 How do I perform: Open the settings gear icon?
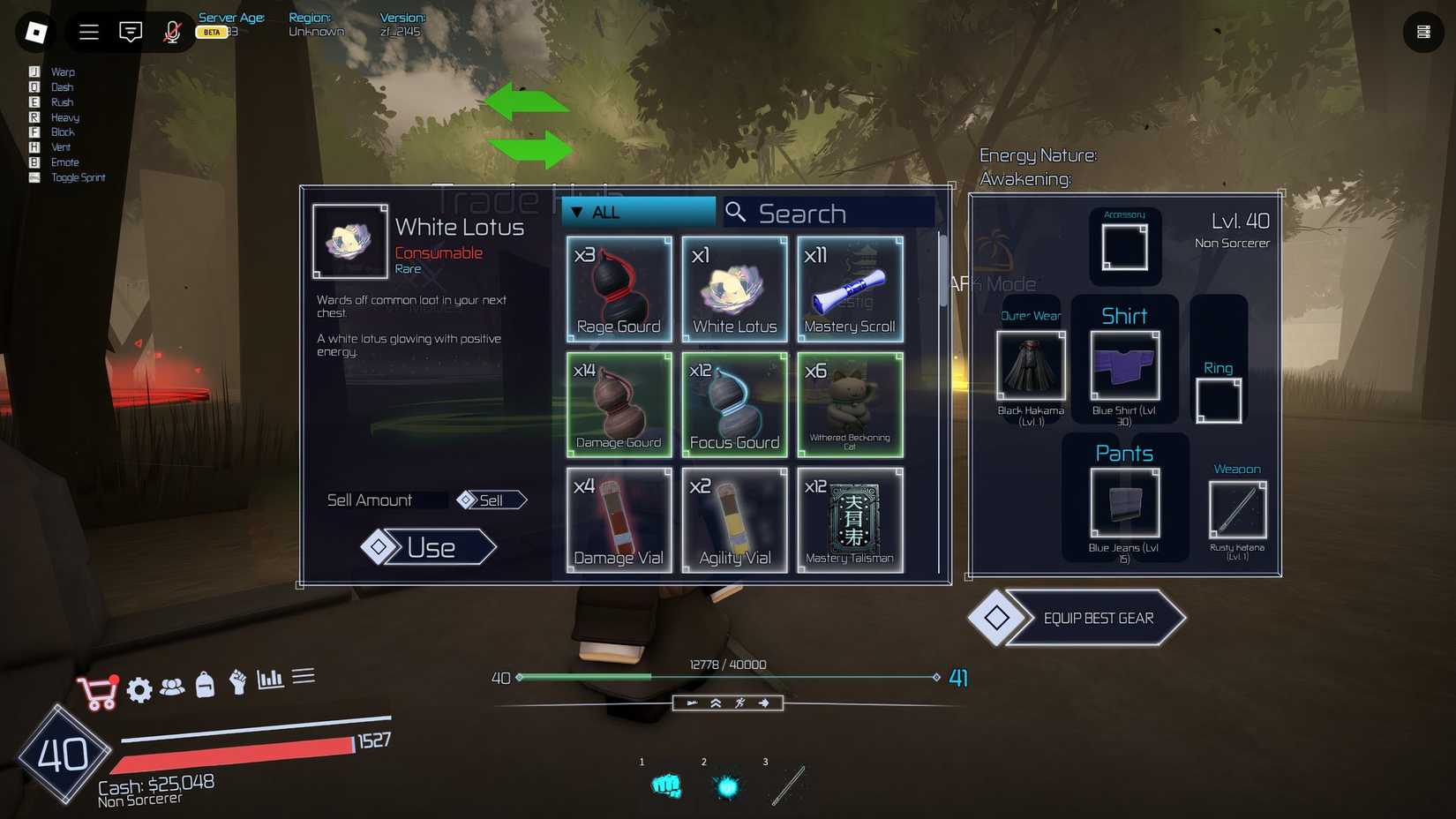(x=139, y=690)
